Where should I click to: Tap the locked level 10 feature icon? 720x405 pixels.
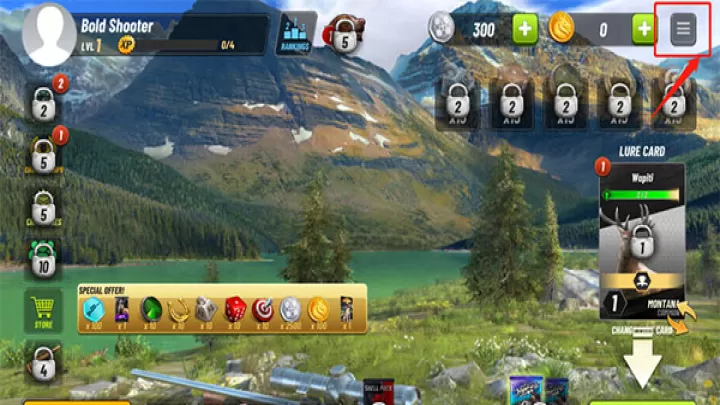pyautogui.click(x=43, y=262)
